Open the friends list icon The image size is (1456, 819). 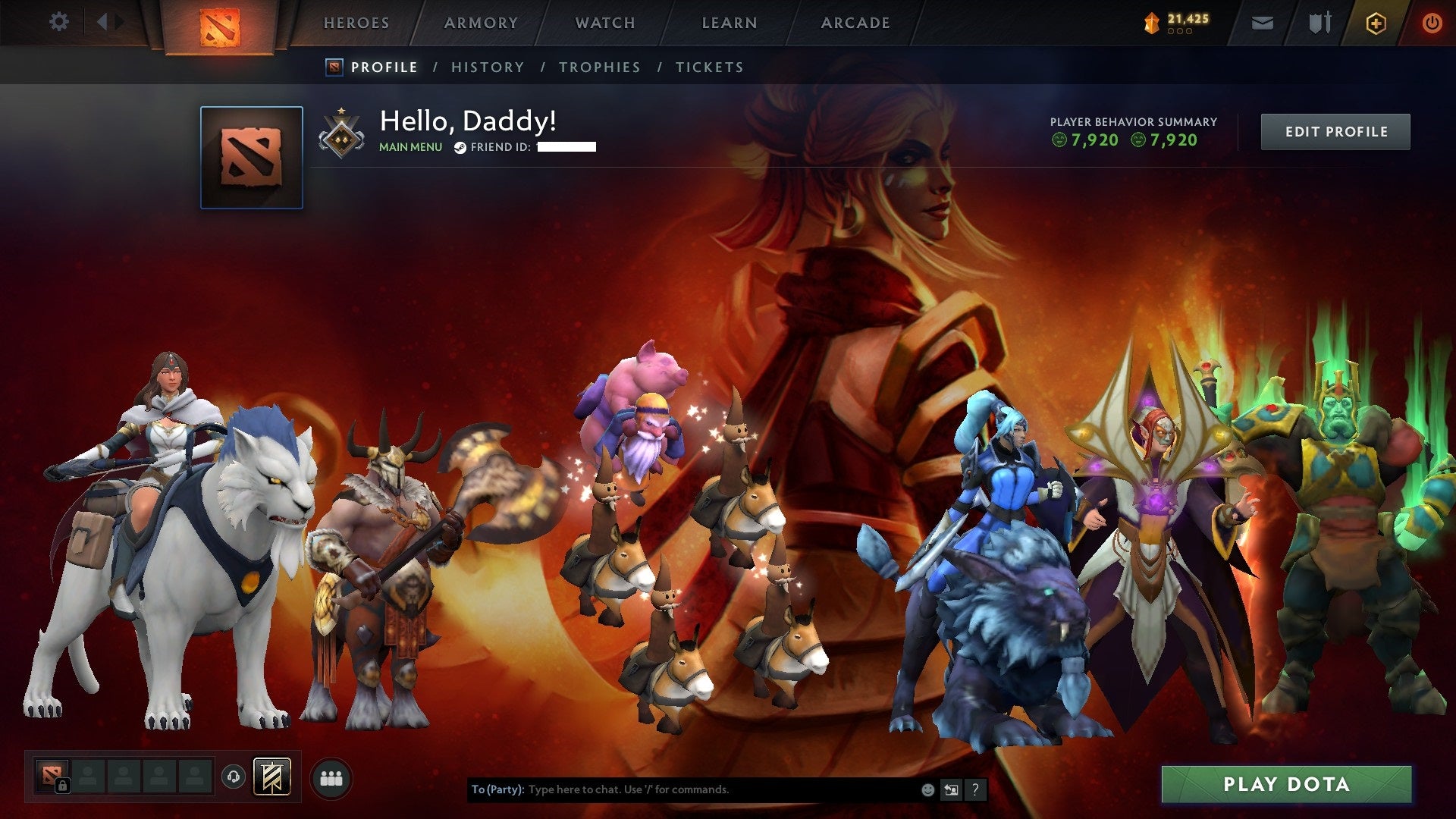330,777
